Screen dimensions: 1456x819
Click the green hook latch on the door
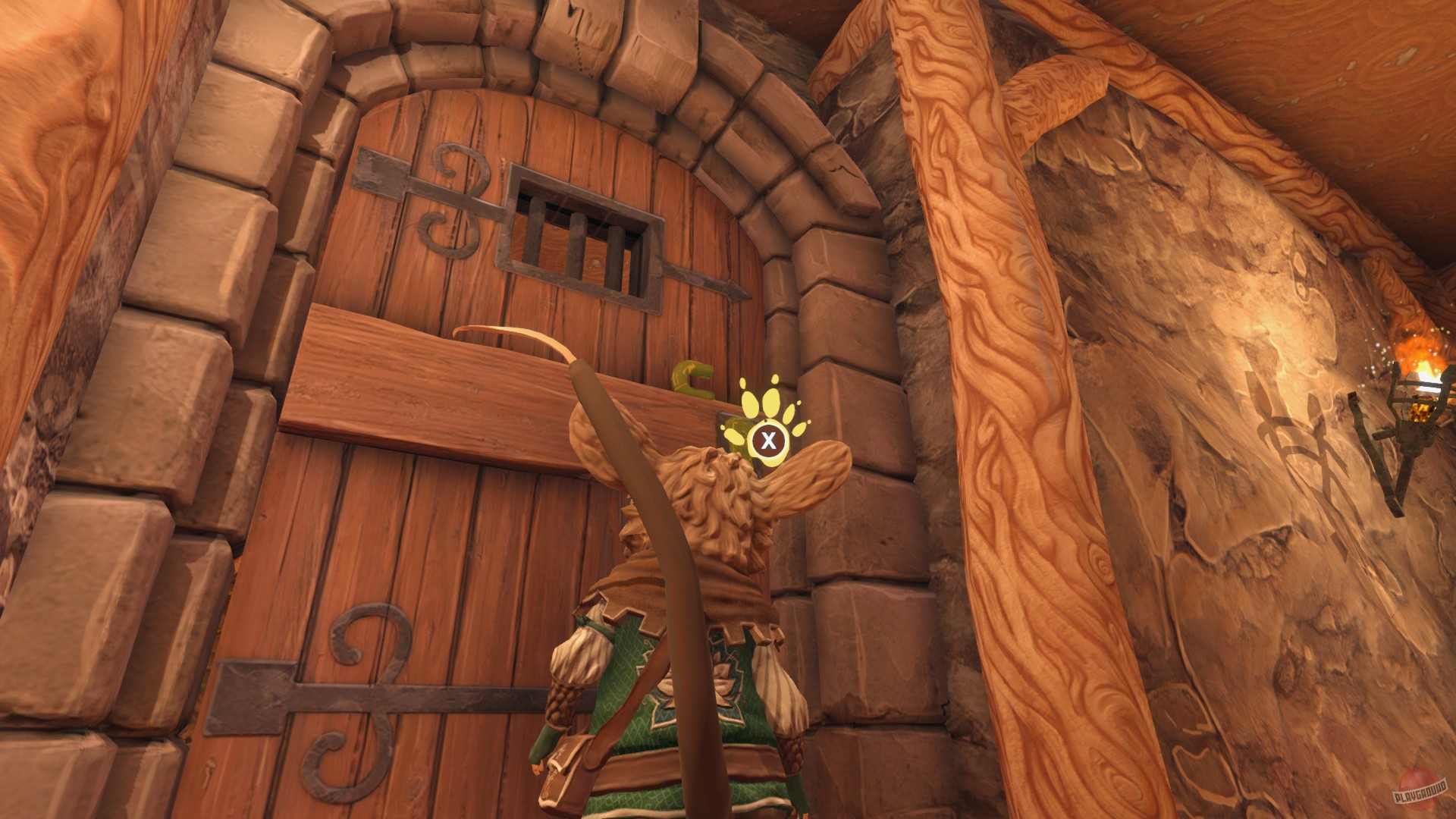pos(692,376)
